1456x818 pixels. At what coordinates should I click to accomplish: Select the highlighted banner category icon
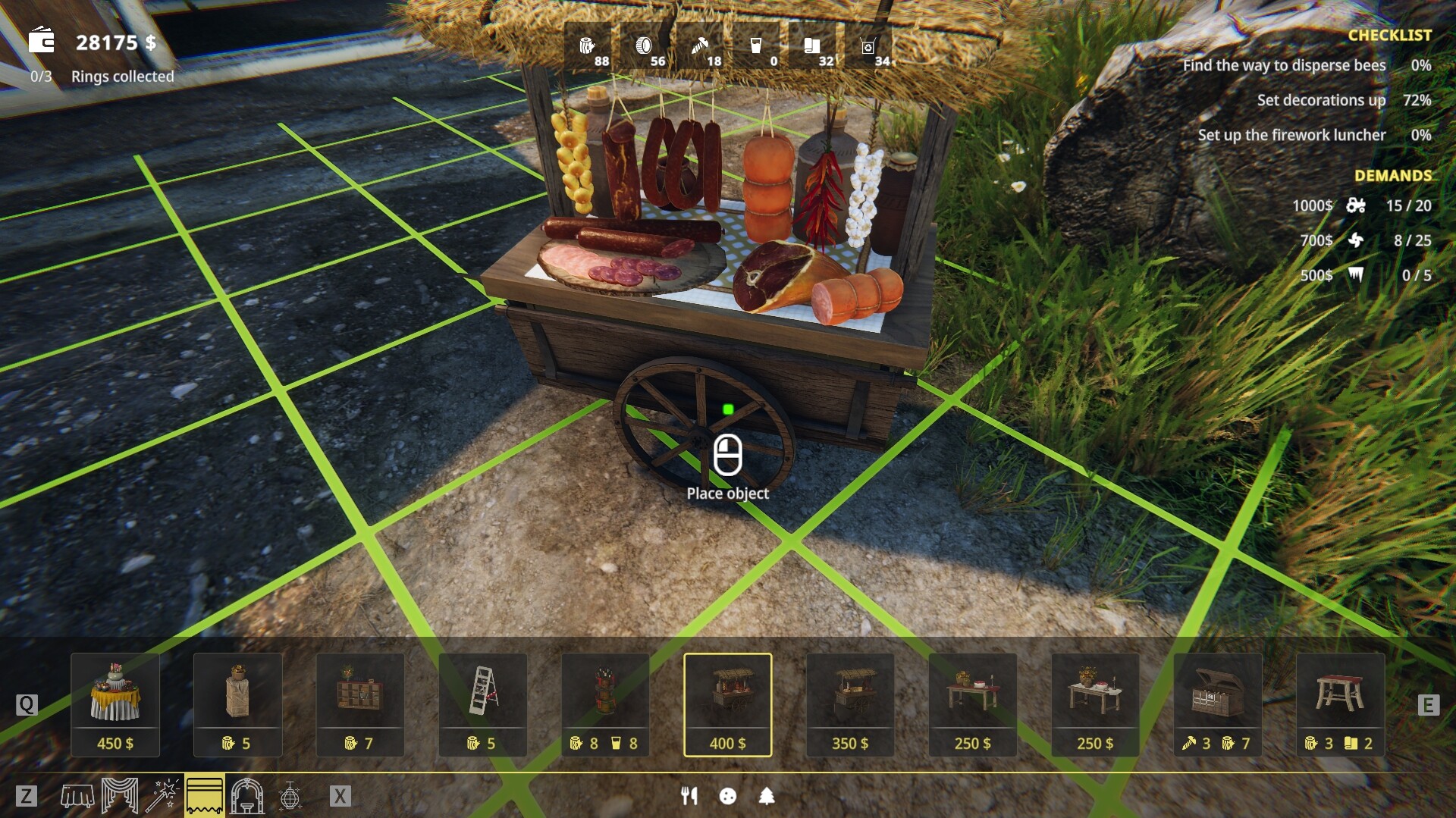point(203,797)
